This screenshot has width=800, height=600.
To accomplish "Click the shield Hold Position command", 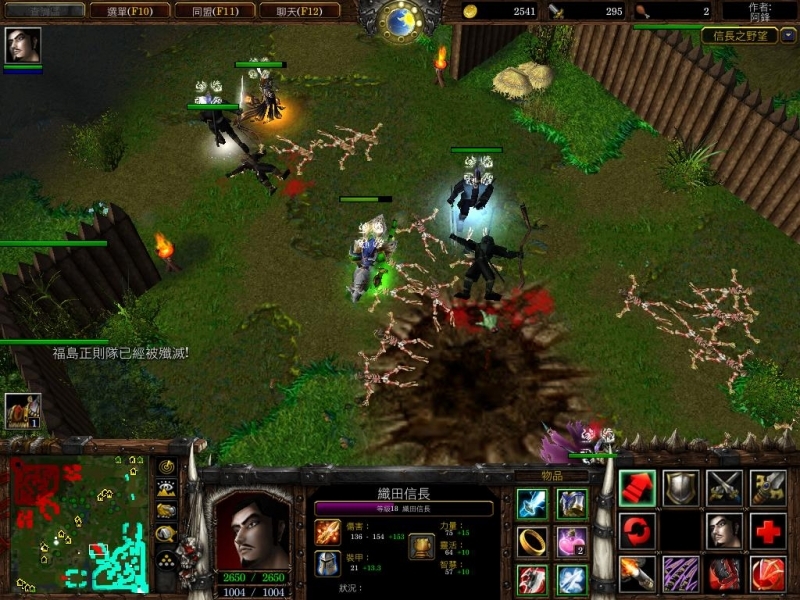I will click(x=681, y=487).
